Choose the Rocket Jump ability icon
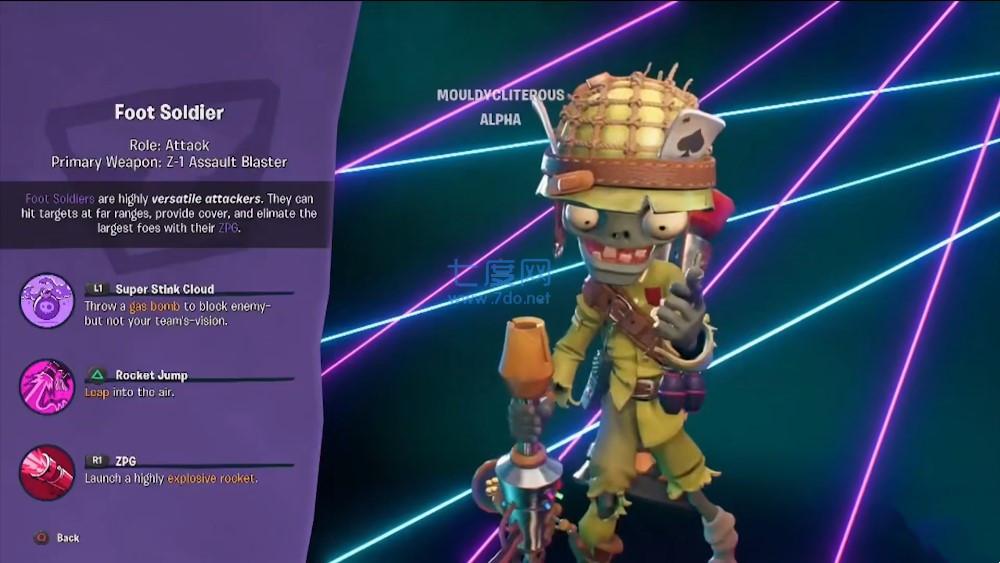This screenshot has width=1000, height=563. click(47, 387)
